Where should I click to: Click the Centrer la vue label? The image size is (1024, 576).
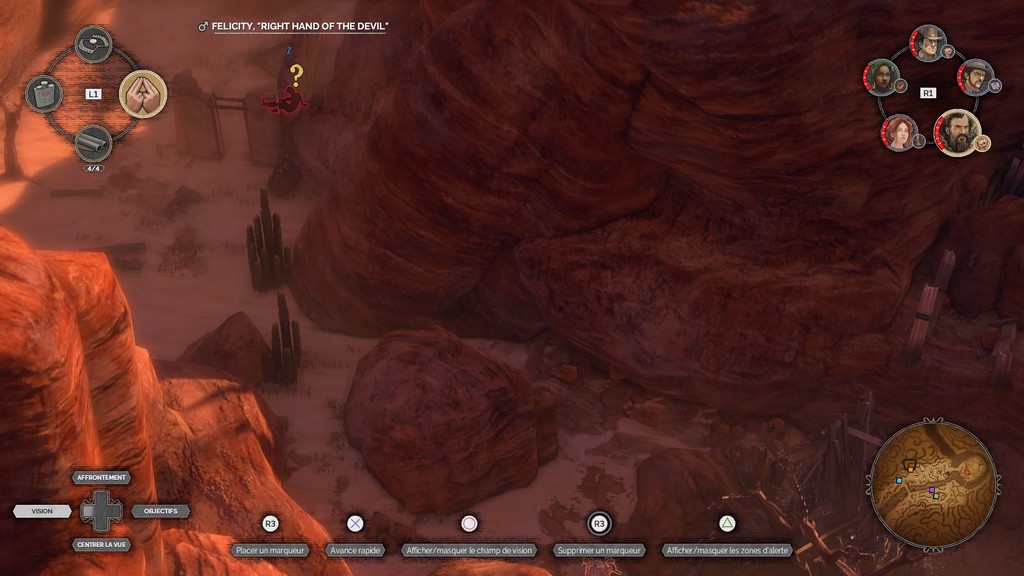coord(101,545)
